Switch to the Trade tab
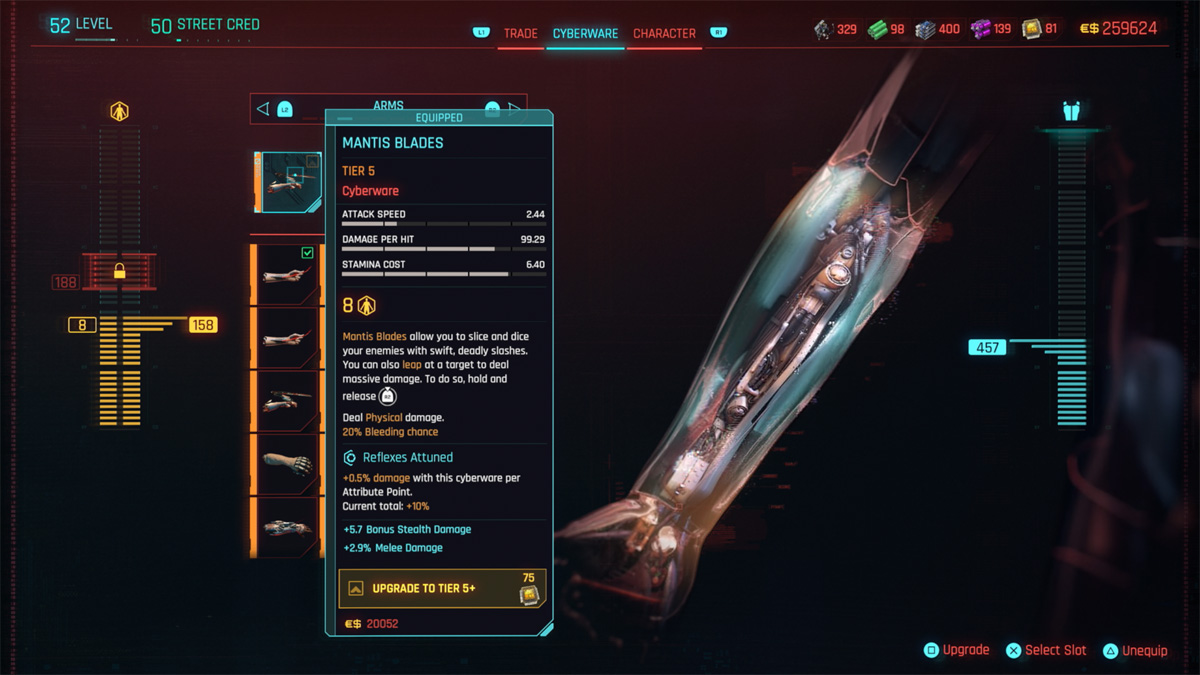1200x675 pixels. pos(520,33)
